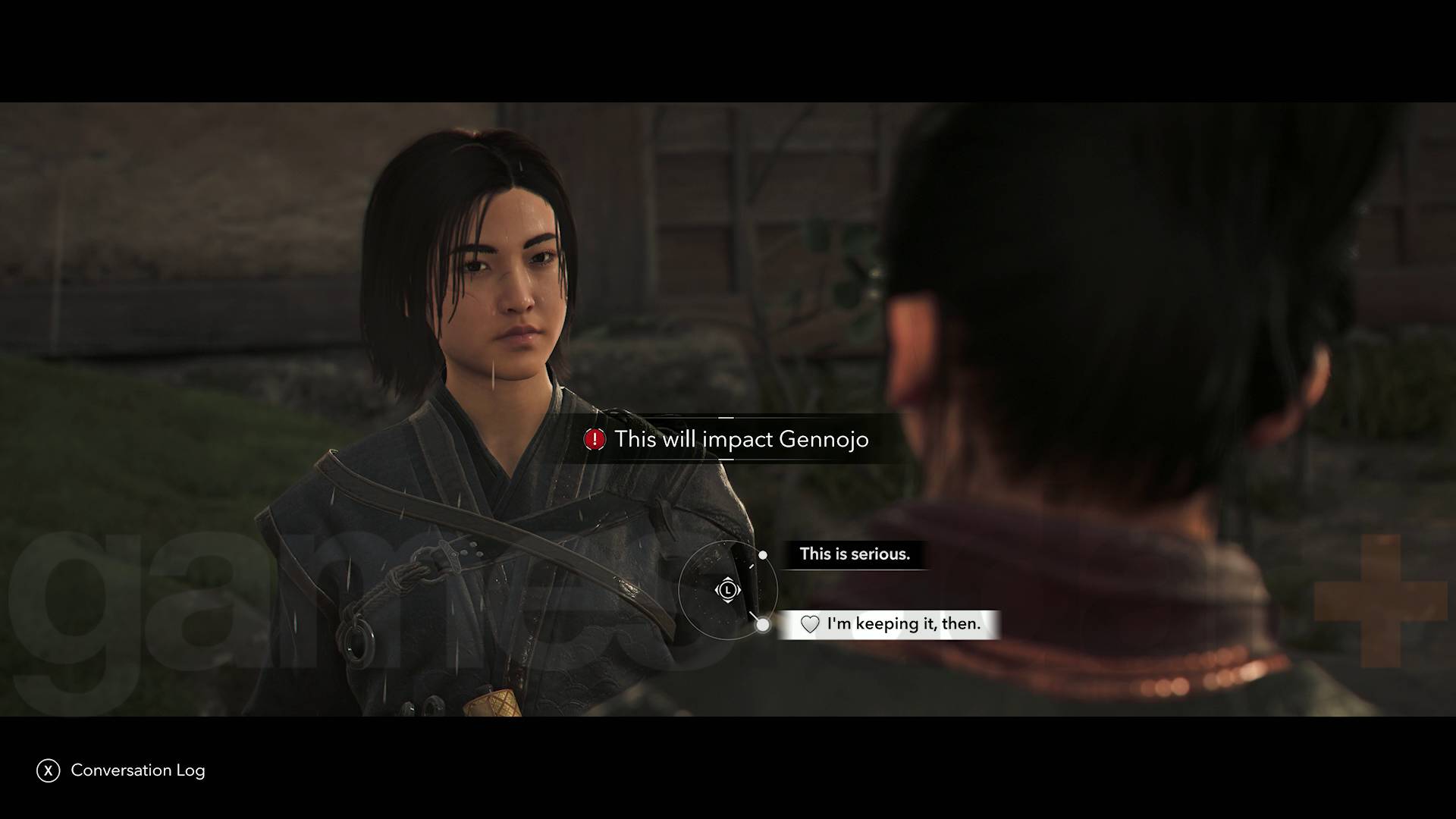The image size is (1456, 819).
Task: Click the L analog stick icon in the wheel
Action: tap(728, 590)
